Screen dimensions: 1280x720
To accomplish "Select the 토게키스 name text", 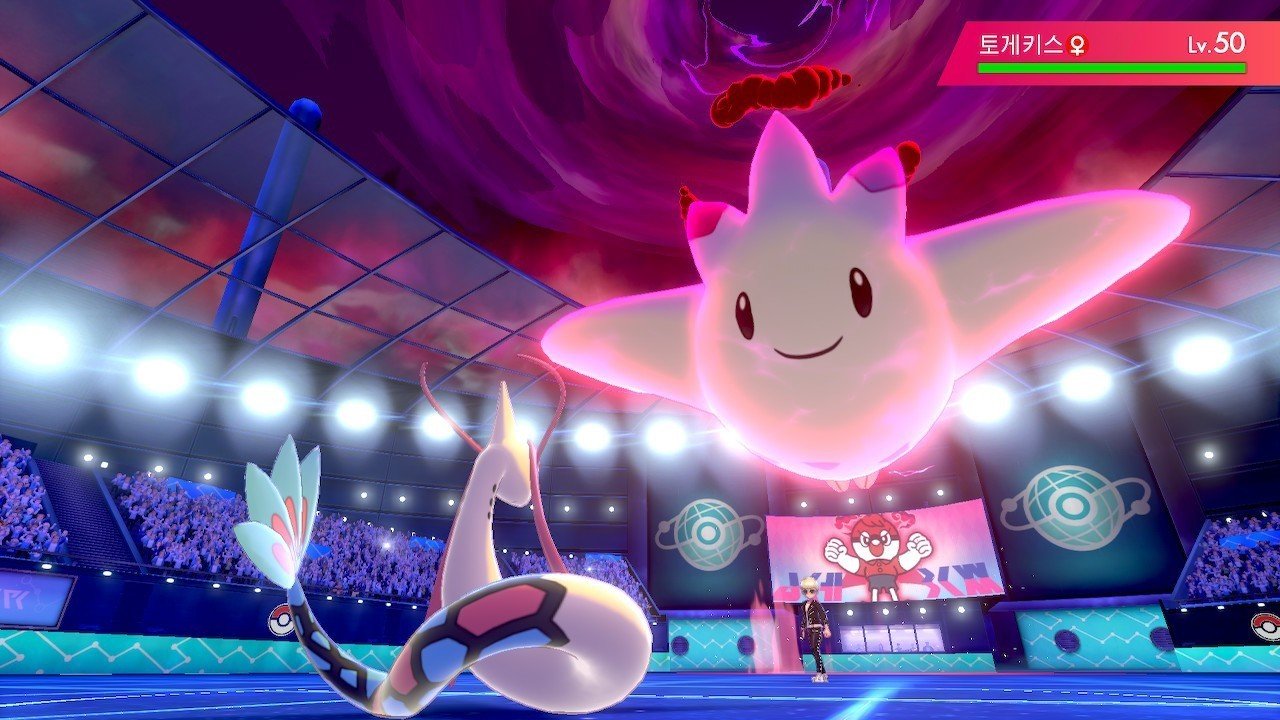I will (1020, 45).
